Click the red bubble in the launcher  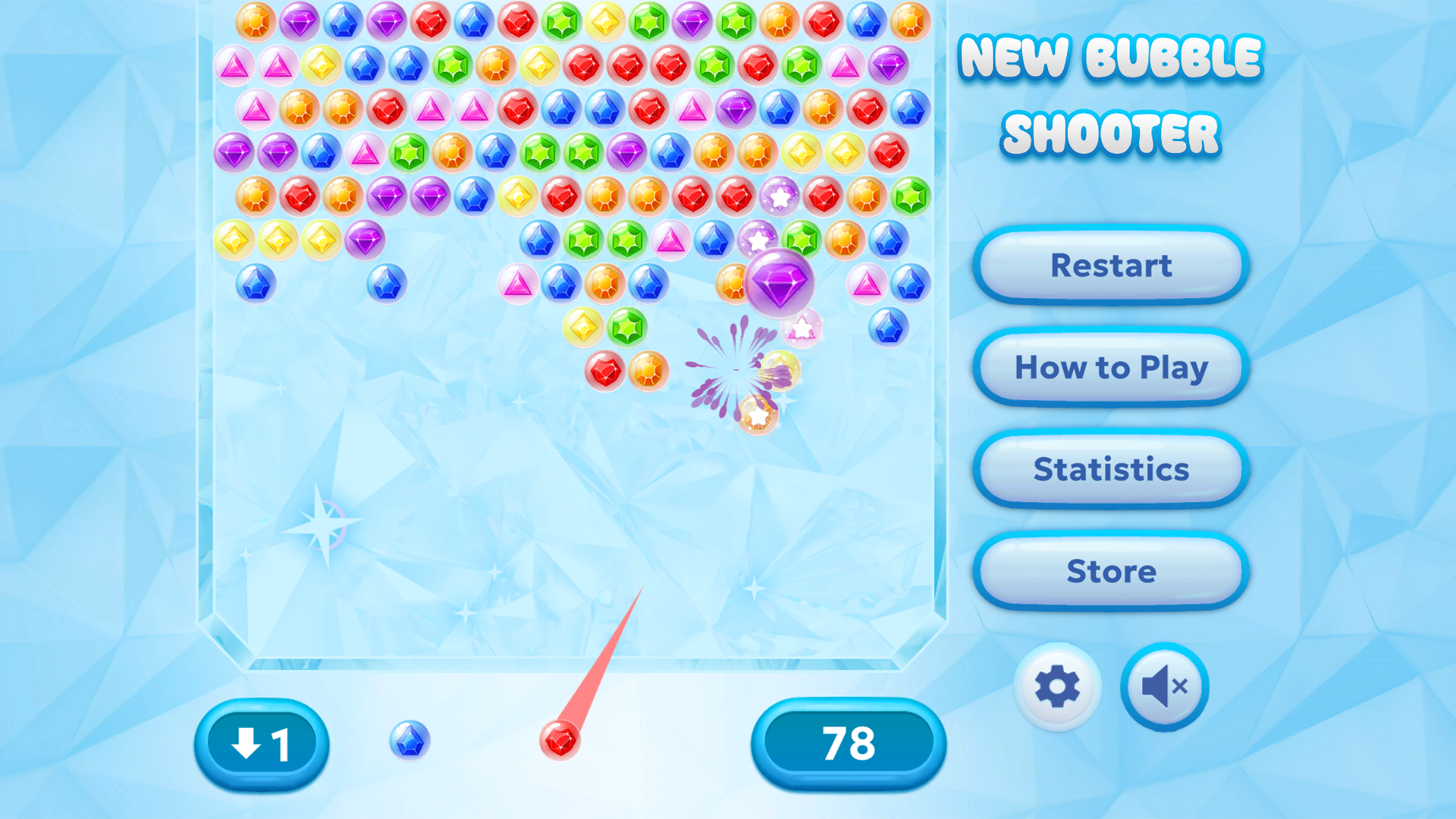(561, 739)
